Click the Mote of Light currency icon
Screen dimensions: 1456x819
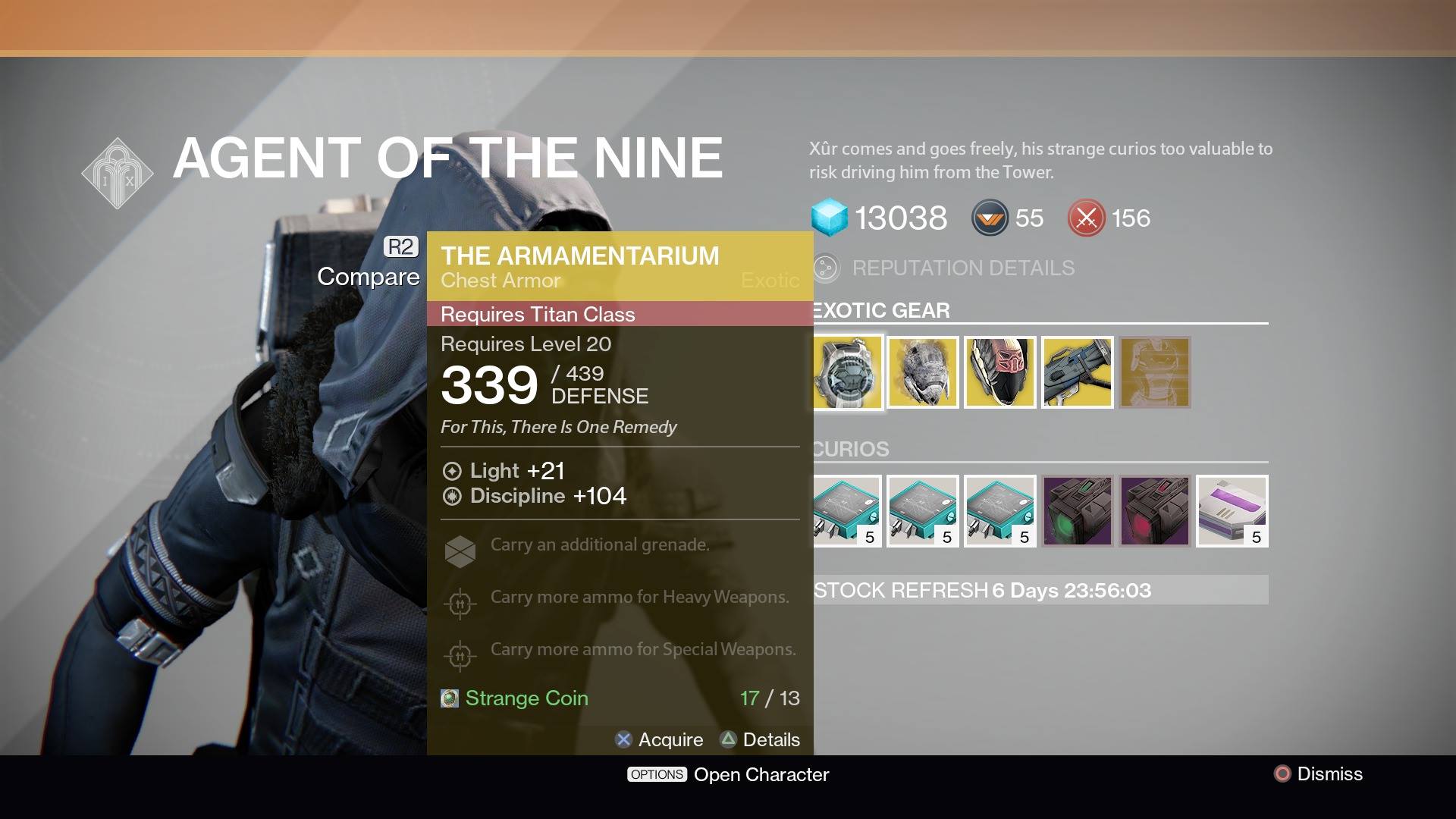point(990,218)
